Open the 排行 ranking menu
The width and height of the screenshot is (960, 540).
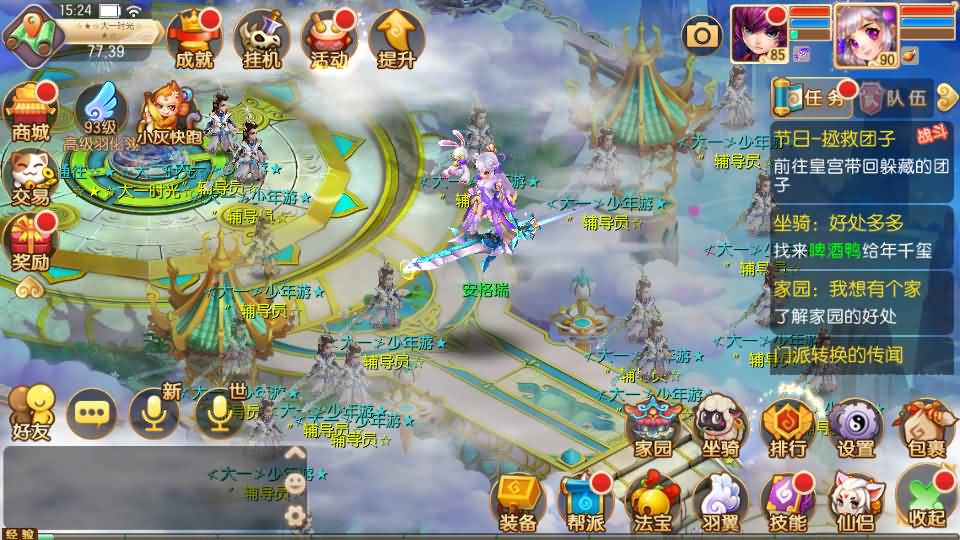(x=788, y=428)
